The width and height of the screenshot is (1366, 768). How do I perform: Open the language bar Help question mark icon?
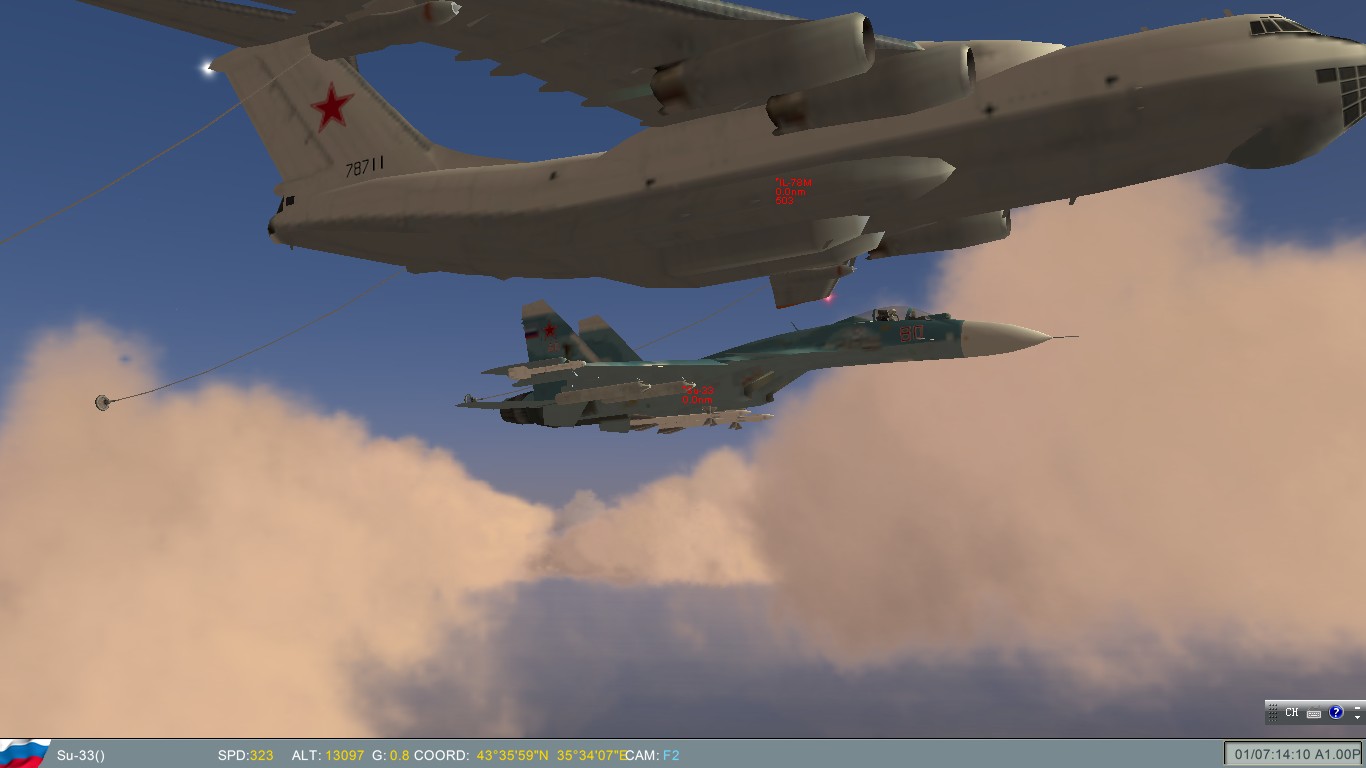(x=1337, y=712)
